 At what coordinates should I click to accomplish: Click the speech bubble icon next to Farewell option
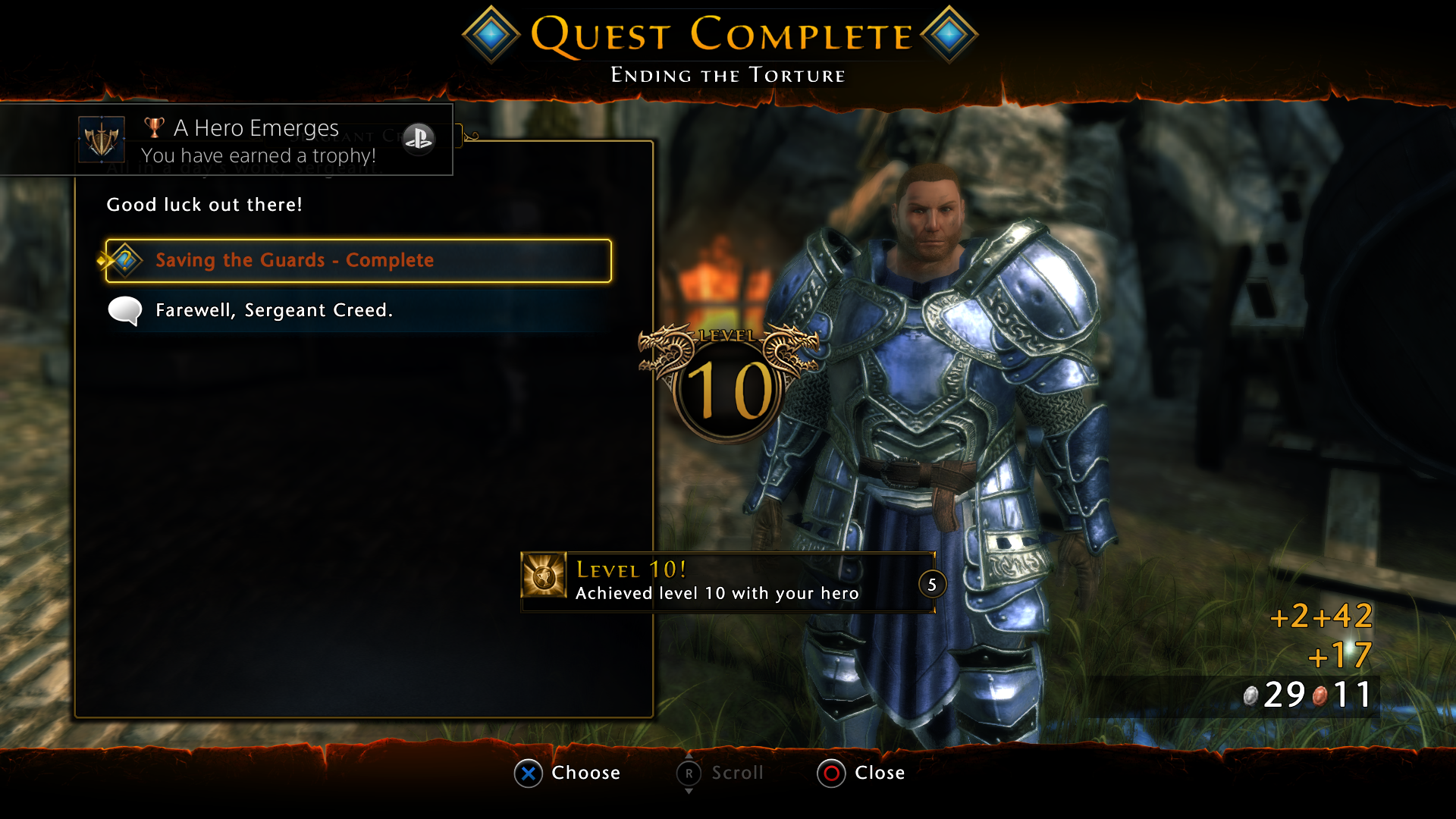point(125,310)
